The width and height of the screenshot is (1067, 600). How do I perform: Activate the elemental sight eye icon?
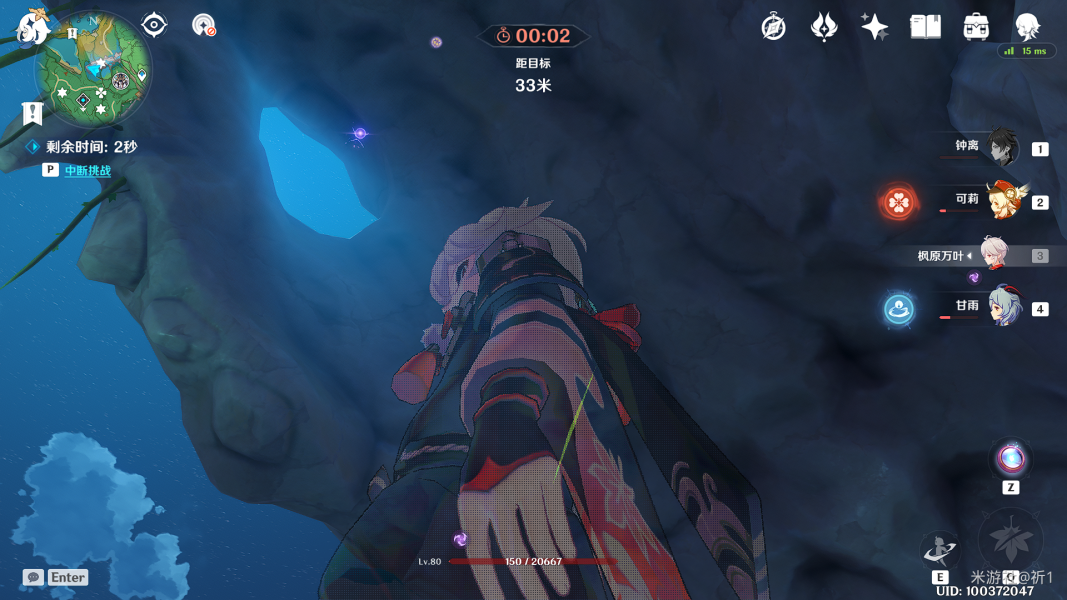point(154,24)
